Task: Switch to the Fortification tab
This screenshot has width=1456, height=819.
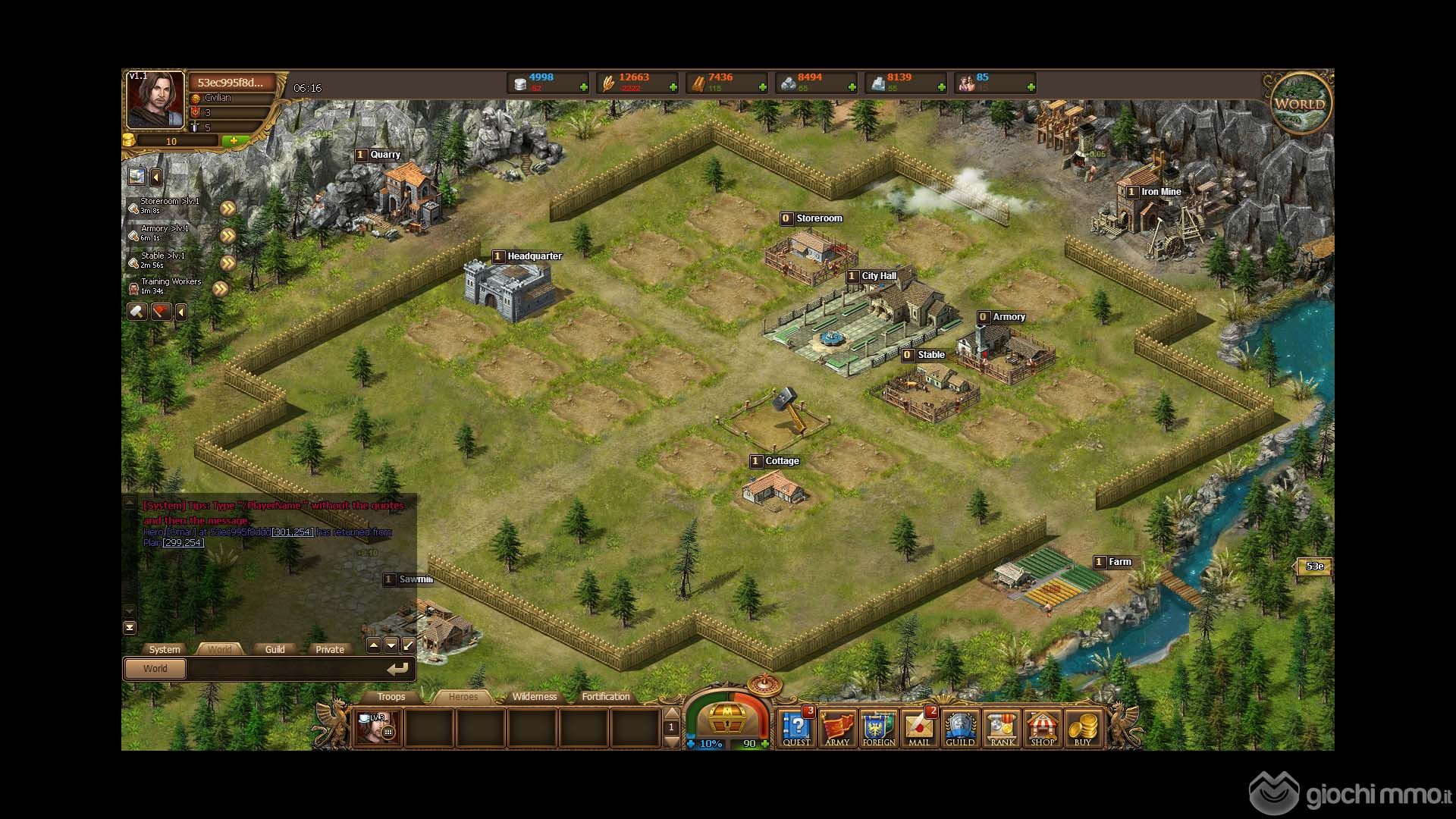Action: (605, 697)
